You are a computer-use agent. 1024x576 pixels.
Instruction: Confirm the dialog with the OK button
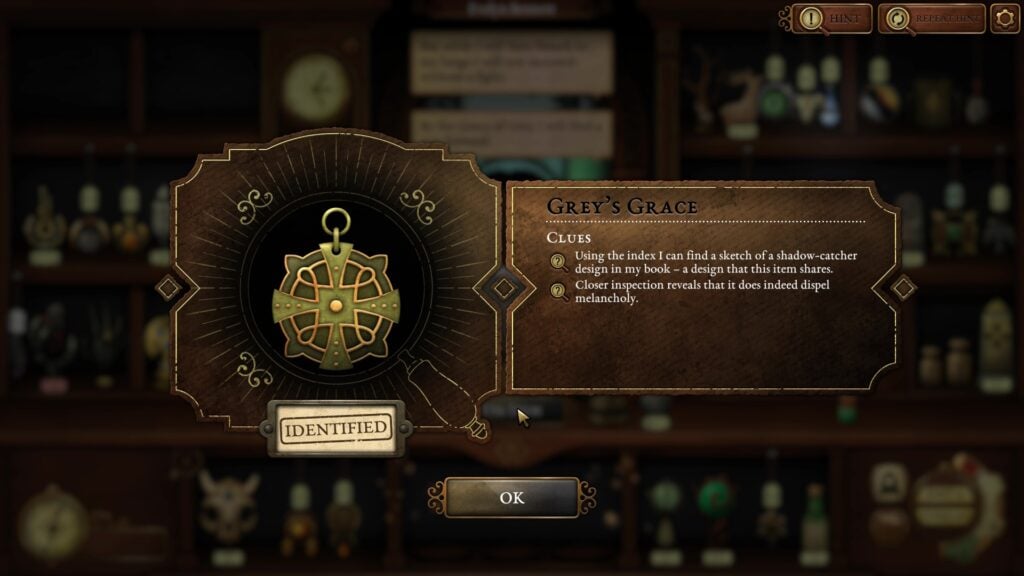coord(511,498)
